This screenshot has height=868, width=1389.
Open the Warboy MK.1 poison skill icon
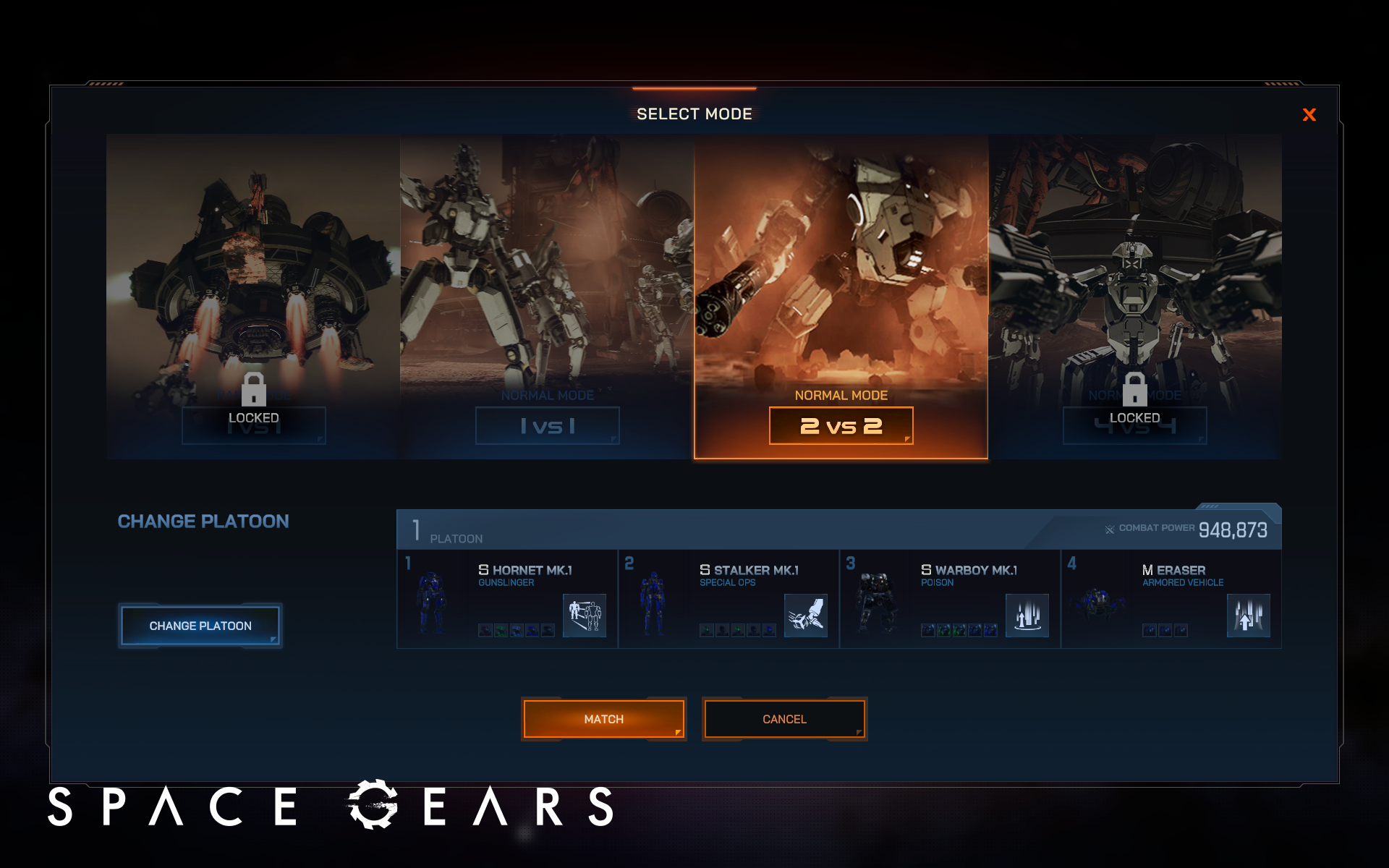pyautogui.click(x=1027, y=616)
